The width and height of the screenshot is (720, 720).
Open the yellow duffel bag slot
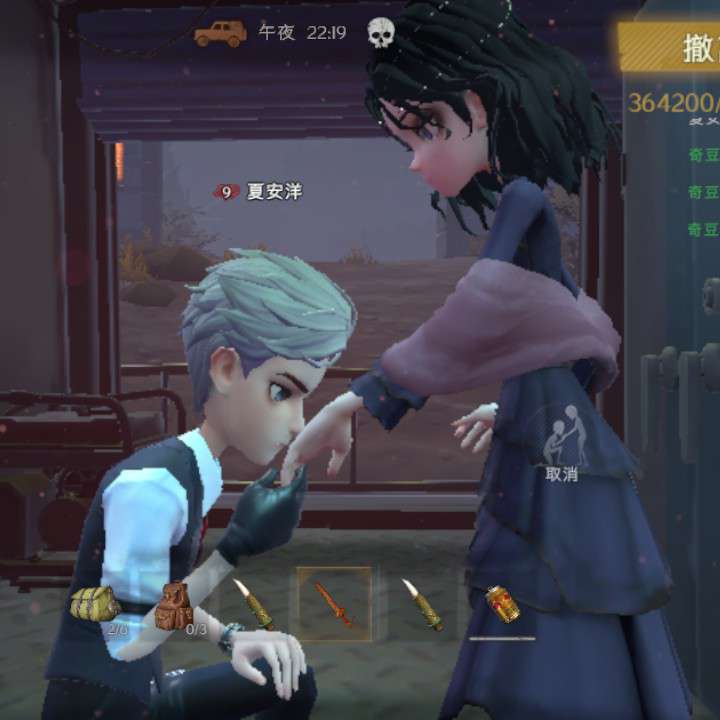96,604
